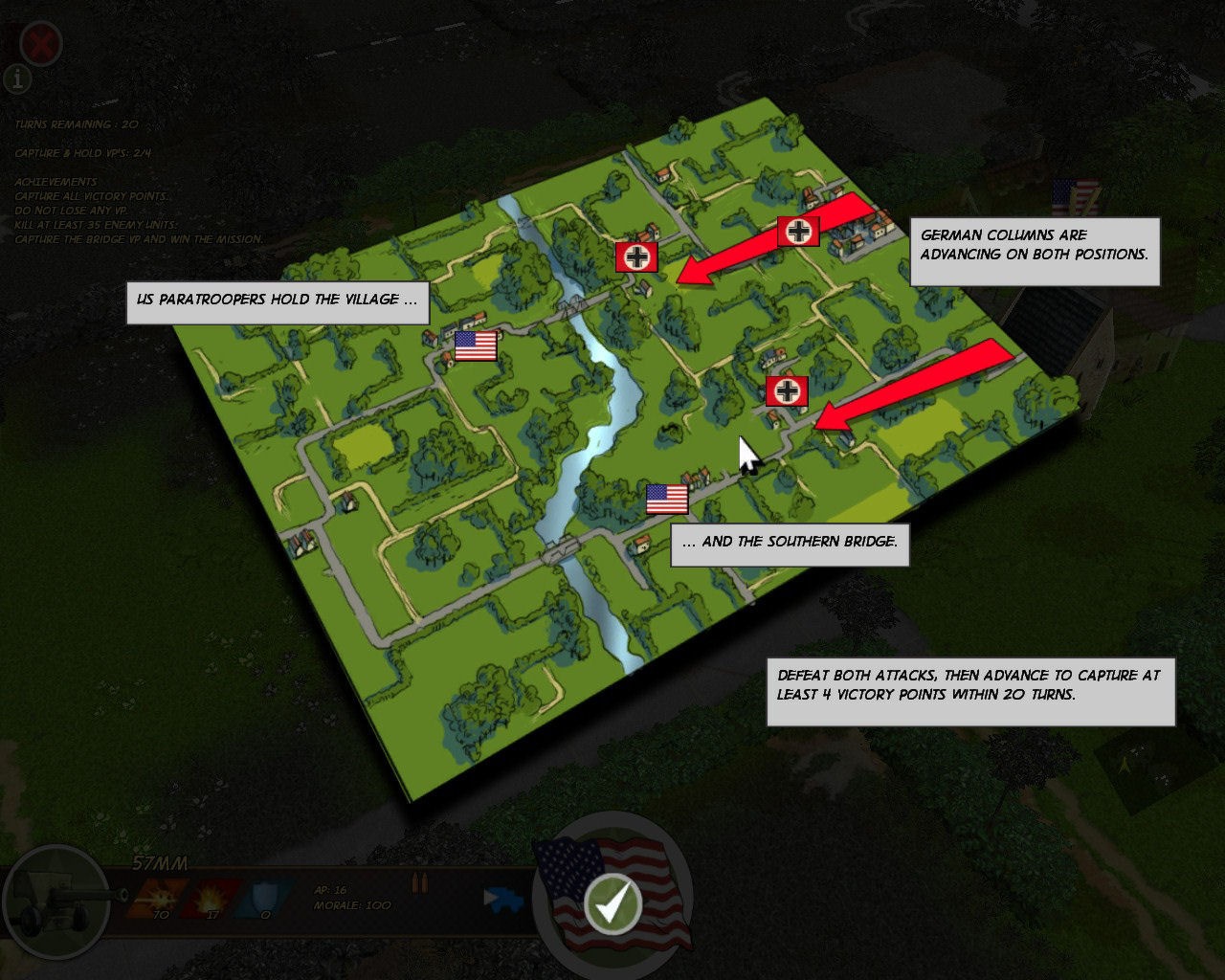
Task: Open the info panel with the i icon
Action: pyautogui.click(x=16, y=80)
